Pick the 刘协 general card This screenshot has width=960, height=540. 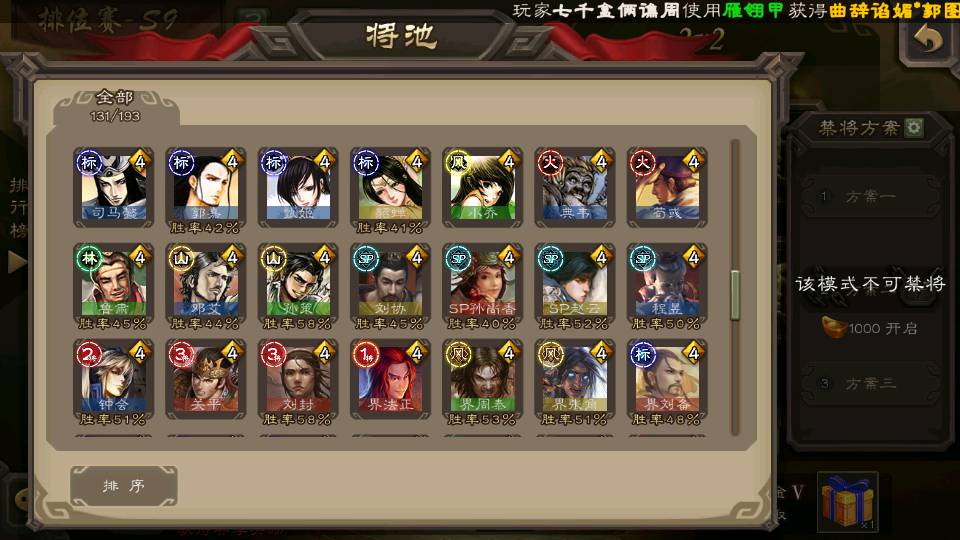[390, 282]
